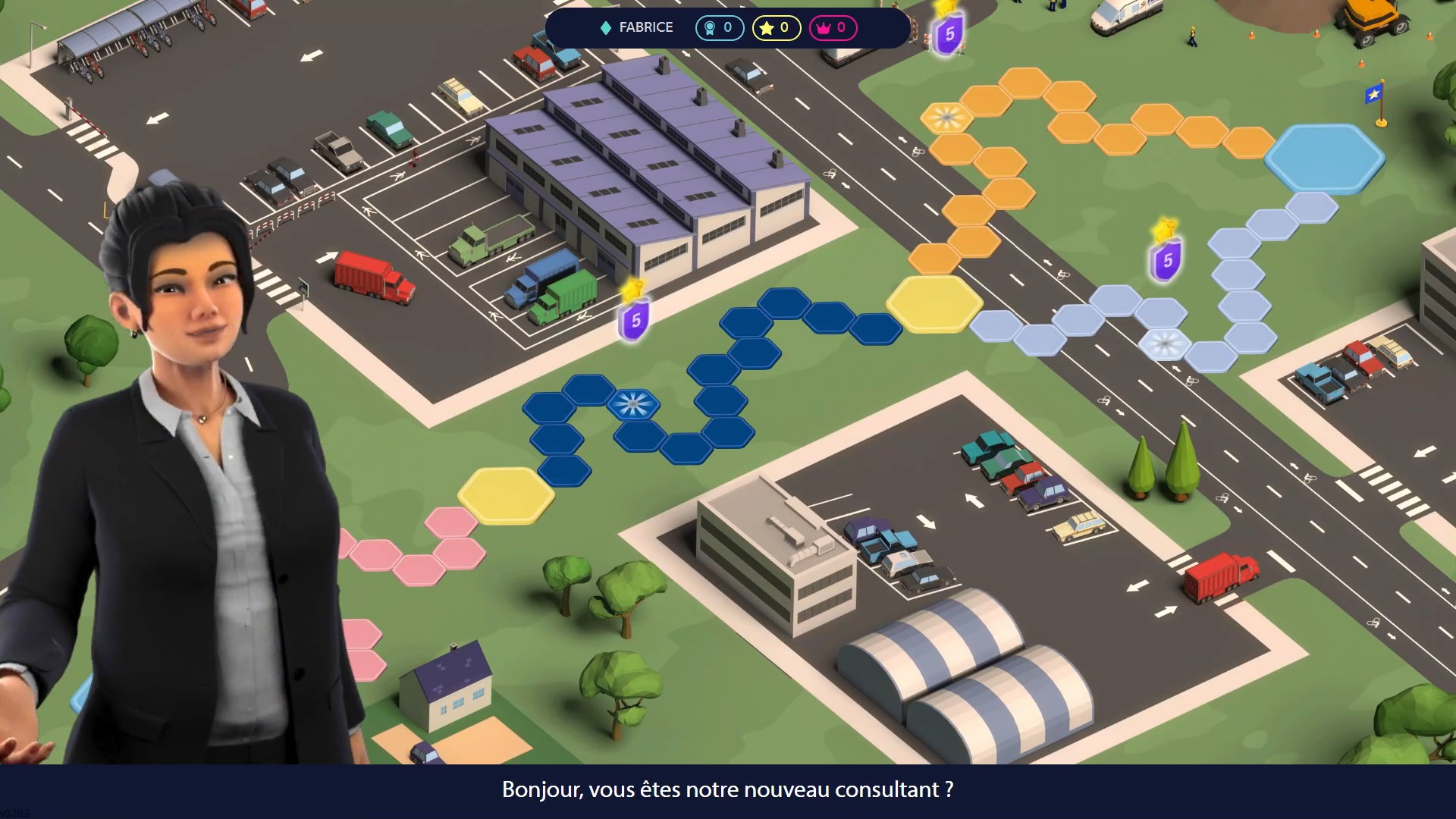Choose the dark blue starburst hexagon tile
Image resolution: width=1456 pixels, height=819 pixels.
point(633,404)
